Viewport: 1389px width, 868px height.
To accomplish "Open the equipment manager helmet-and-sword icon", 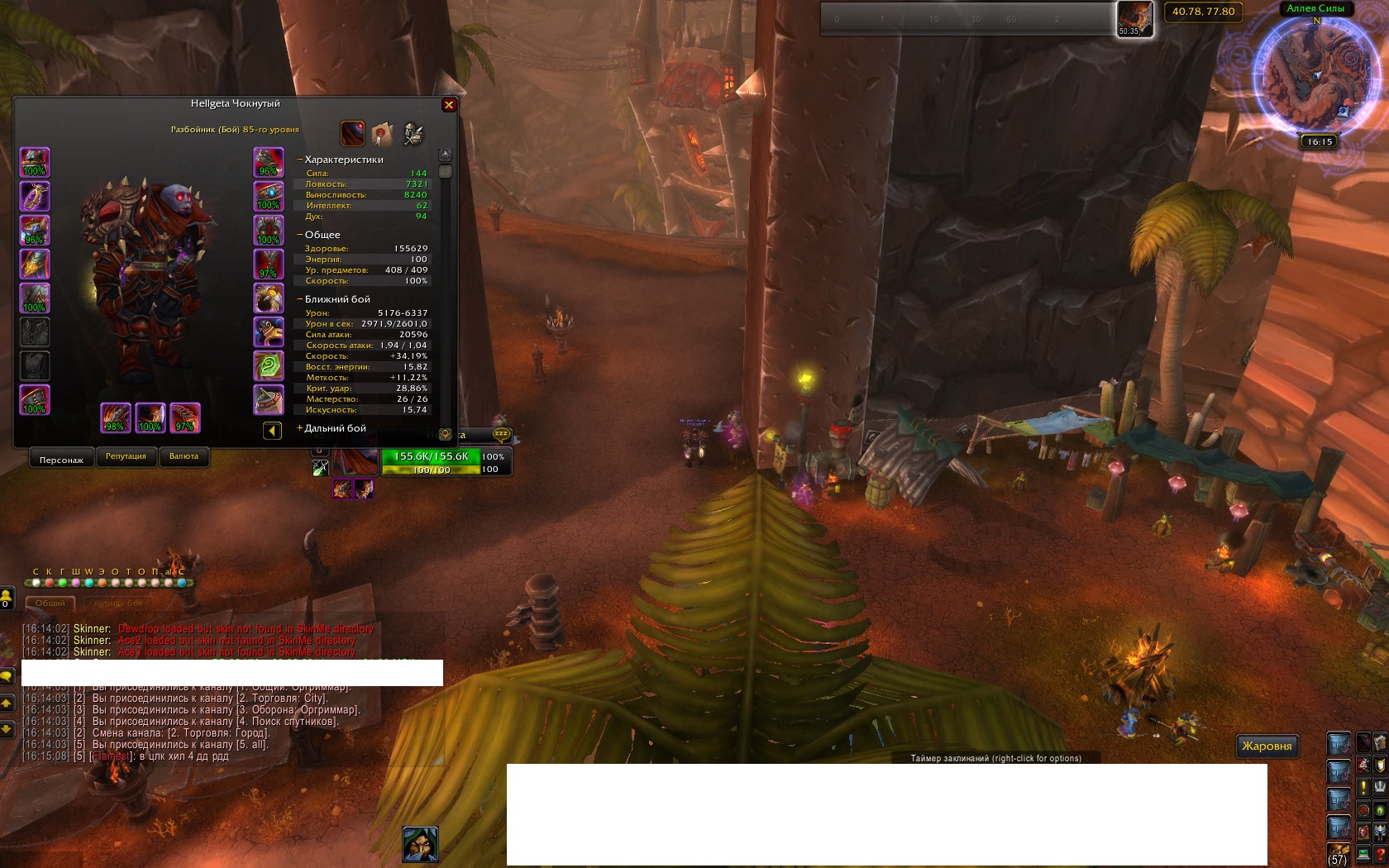I will pos(413,133).
